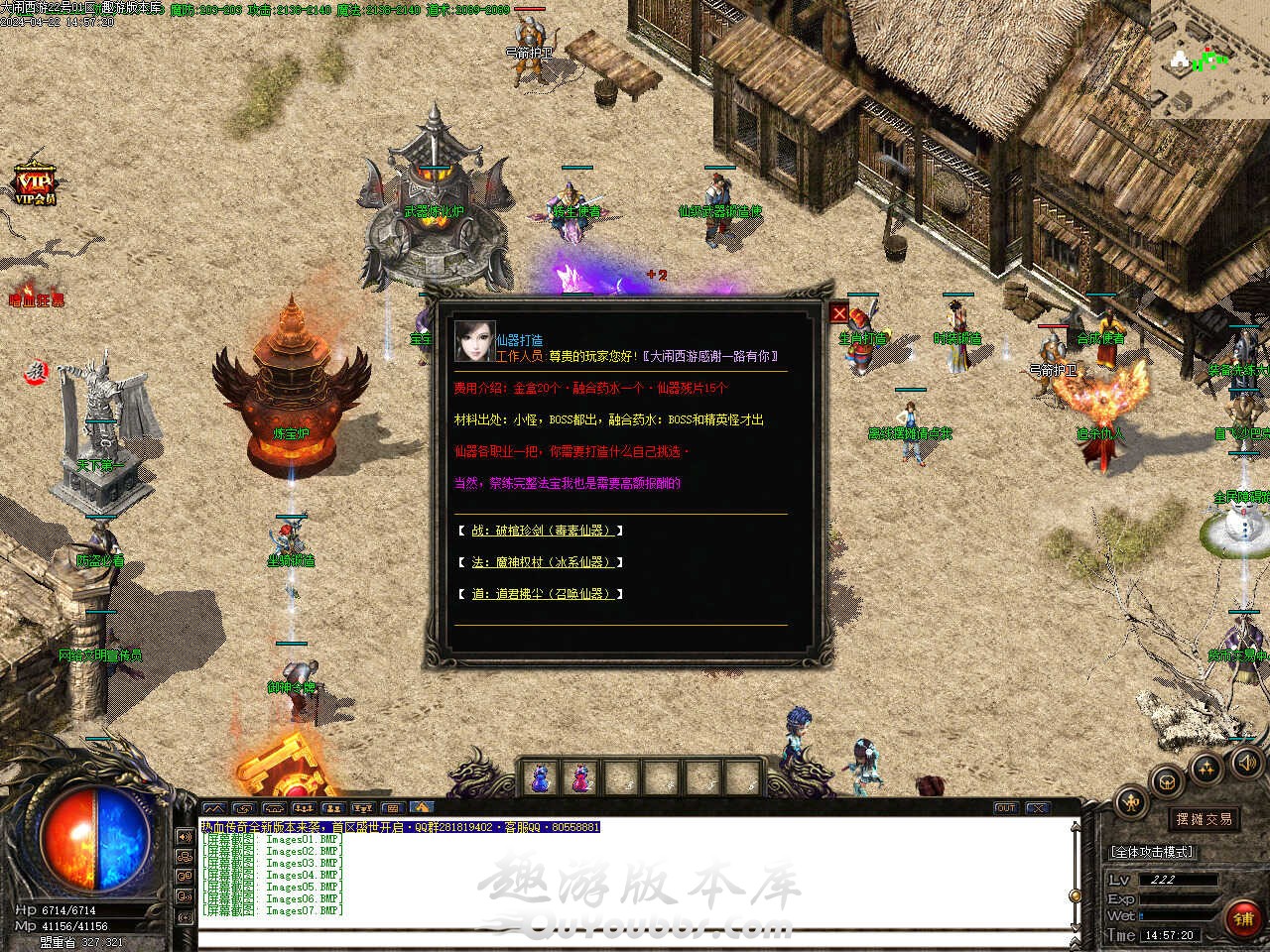Open the red 铺 shop button

[x=1243, y=918]
